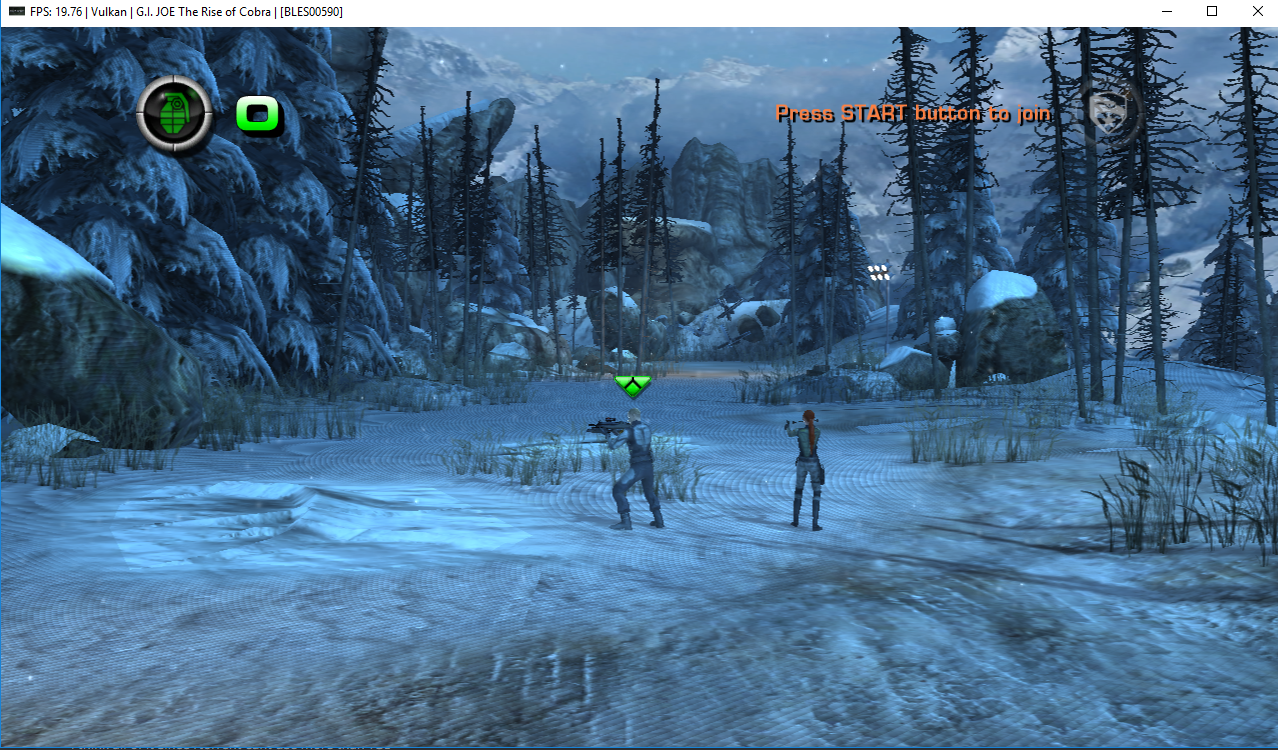
Task: Minimize the game window
Action: (x=1165, y=11)
